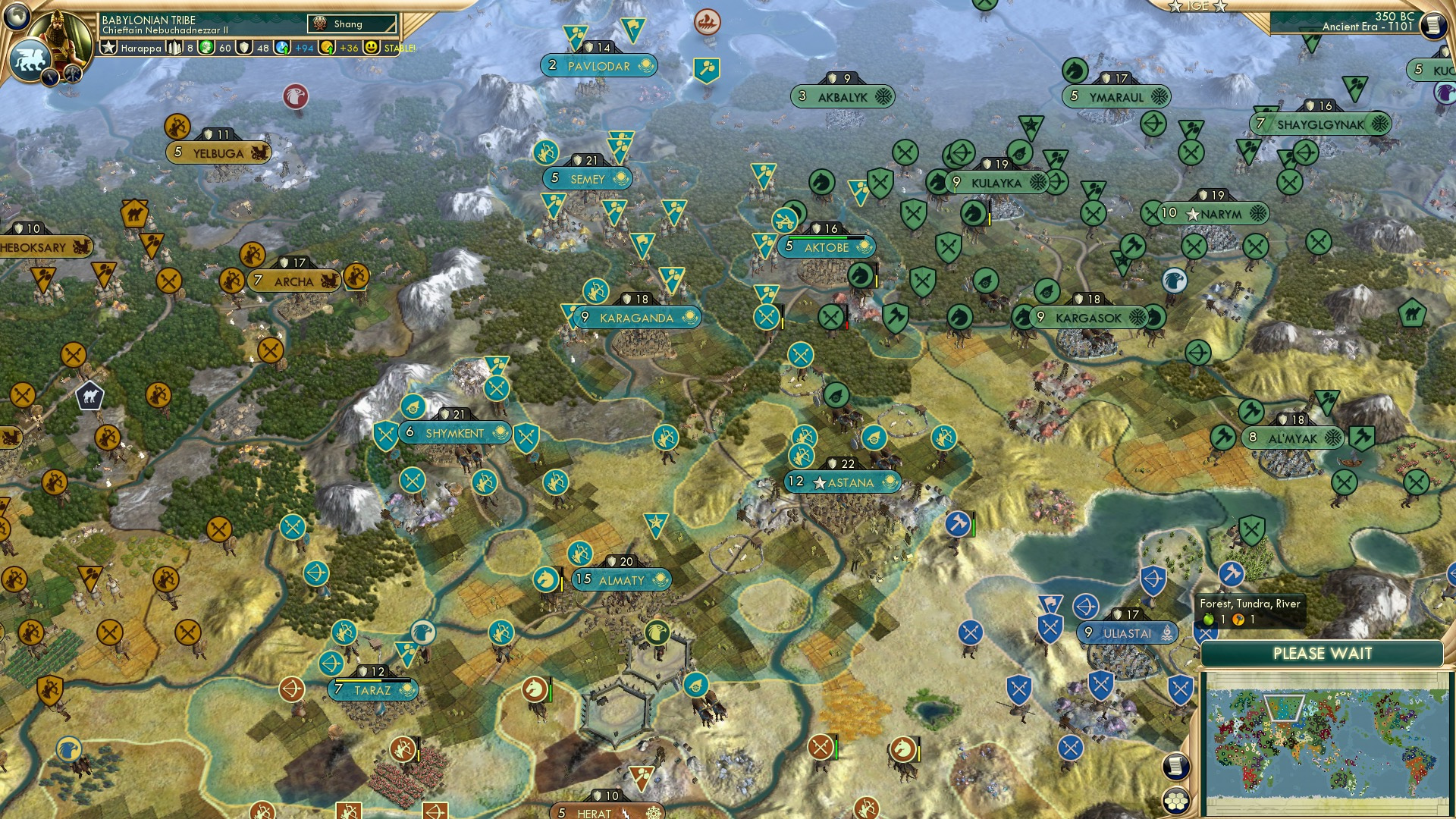The width and height of the screenshot is (1456, 819).
Task: Check happiness via the STABLE smiley icon
Action: (372, 48)
